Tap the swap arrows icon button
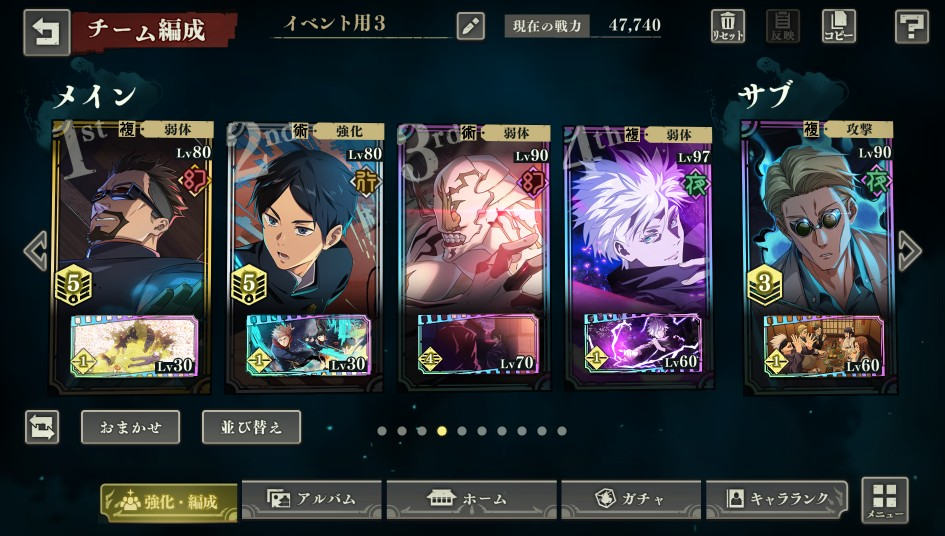This screenshot has height=536, width=945. [42, 427]
